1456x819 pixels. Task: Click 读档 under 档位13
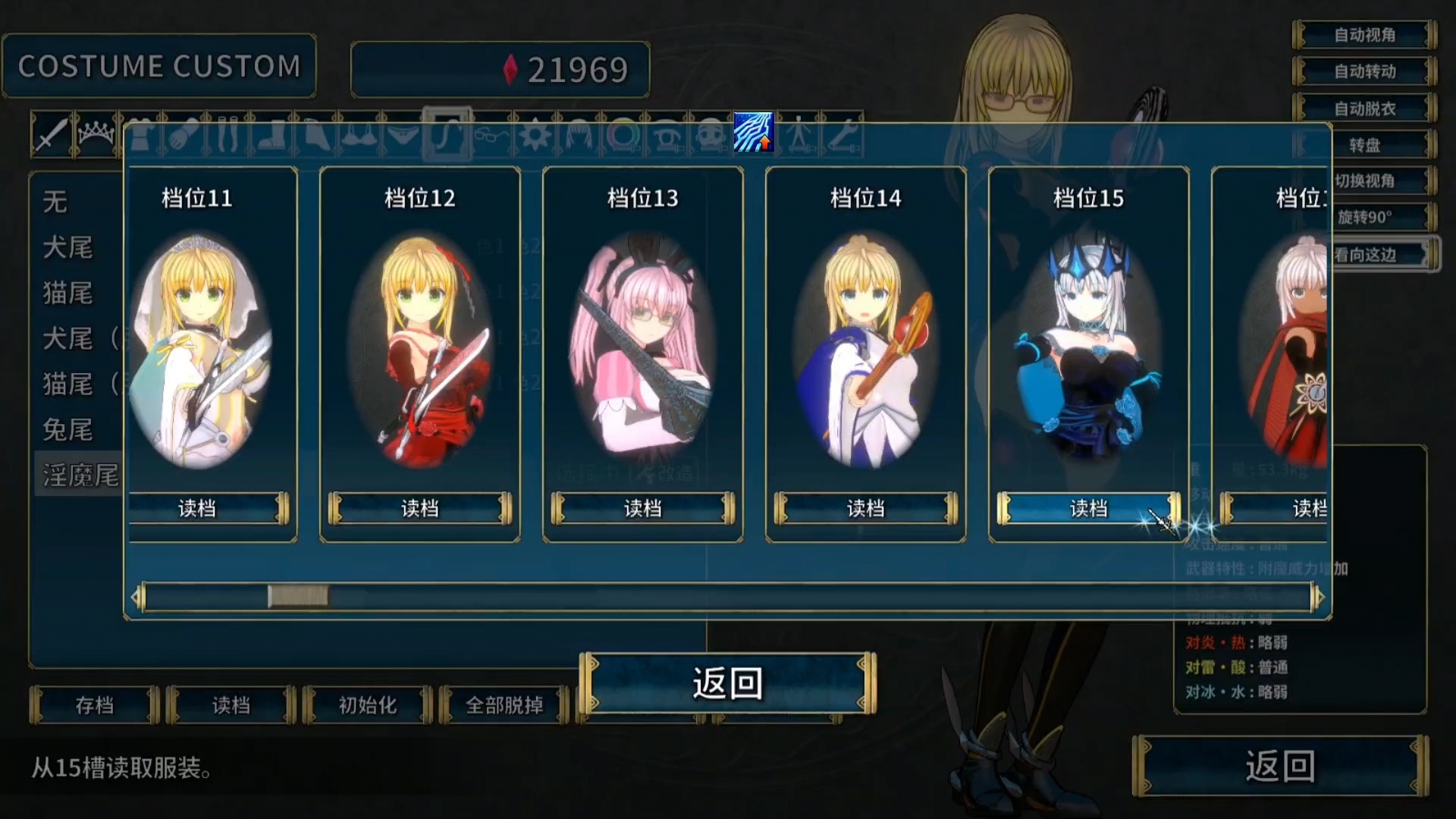click(642, 508)
